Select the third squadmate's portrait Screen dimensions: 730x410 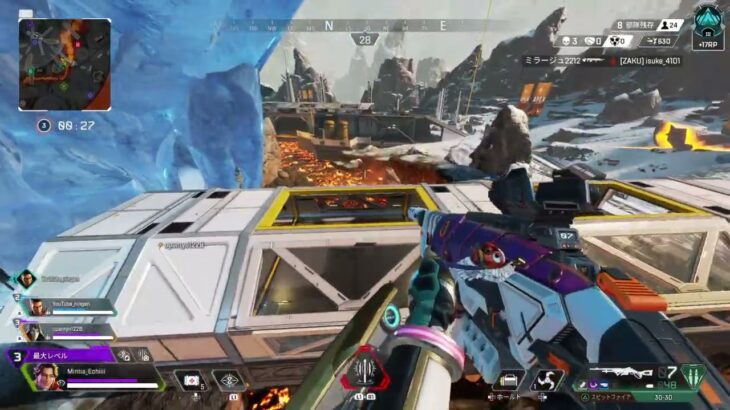coord(33,328)
